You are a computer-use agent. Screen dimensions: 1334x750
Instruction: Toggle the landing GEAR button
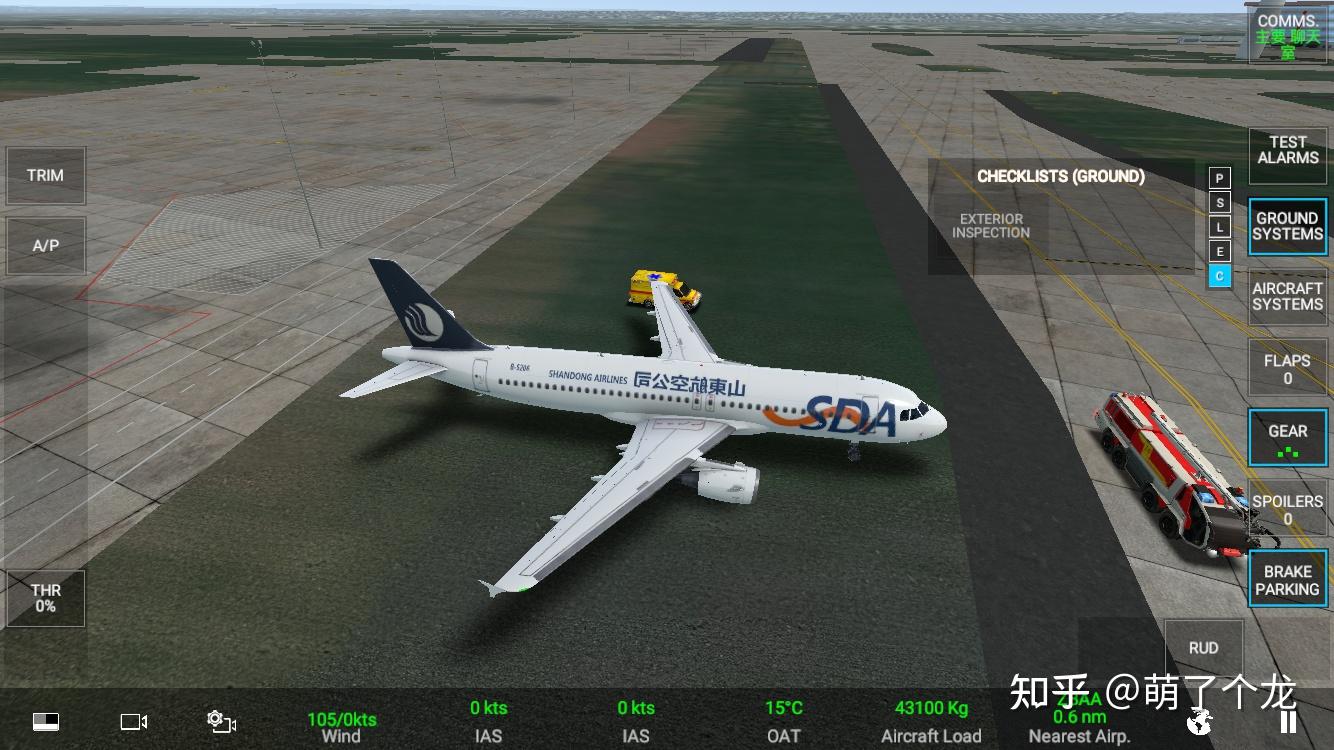(1287, 438)
